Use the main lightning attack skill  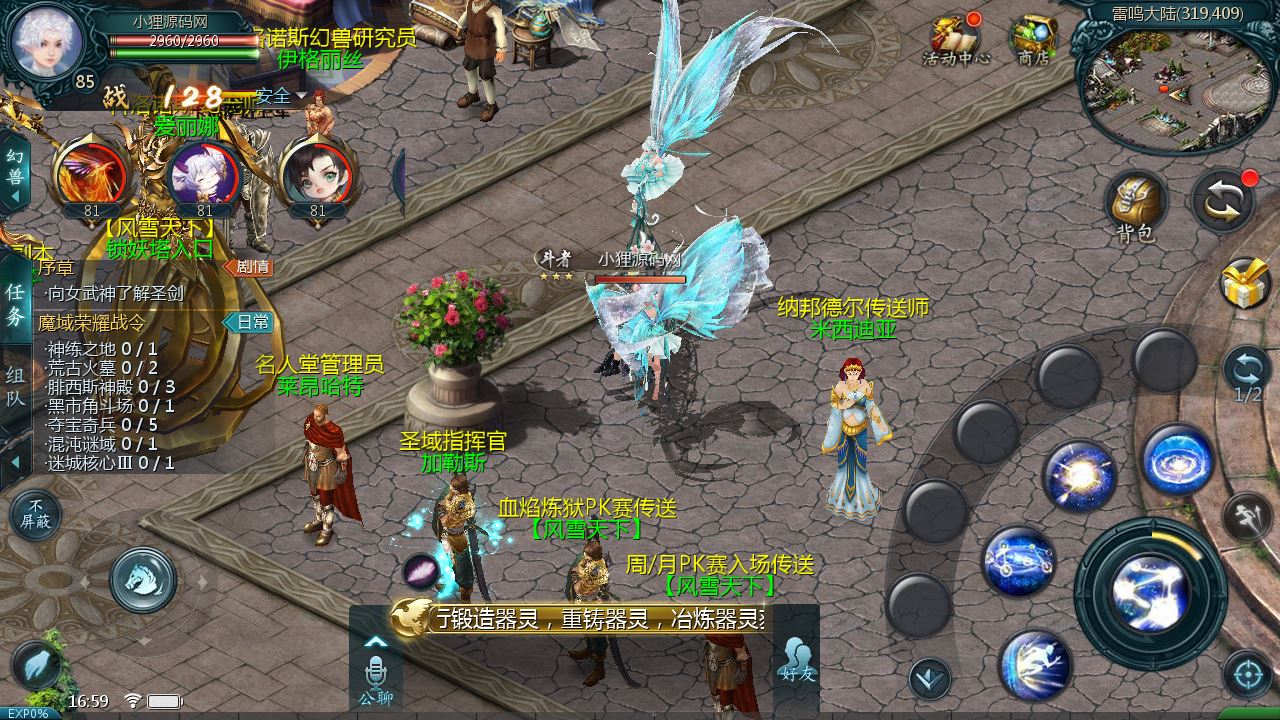point(1150,593)
